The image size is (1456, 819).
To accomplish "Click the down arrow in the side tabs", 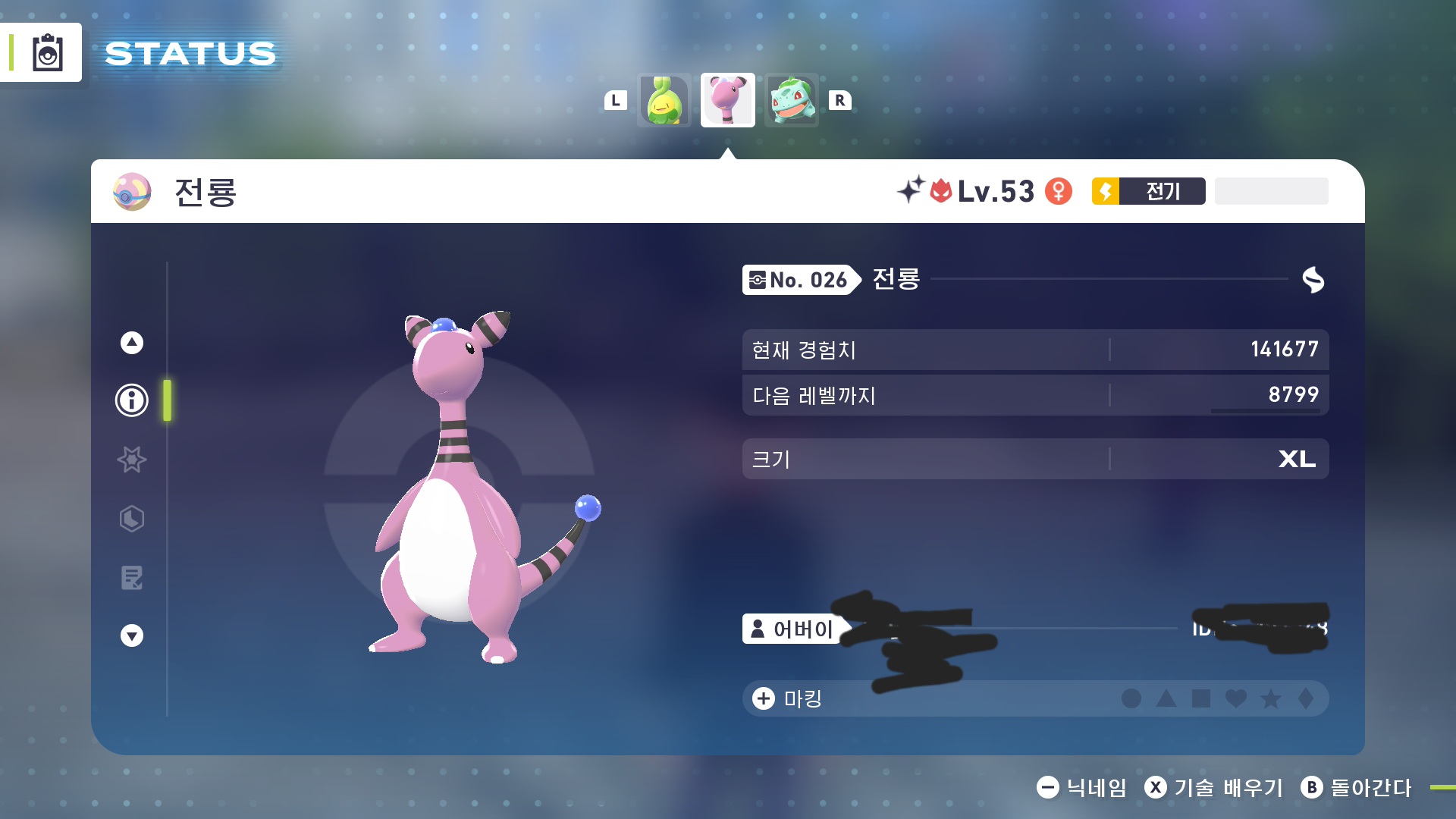I will (132, 635).
